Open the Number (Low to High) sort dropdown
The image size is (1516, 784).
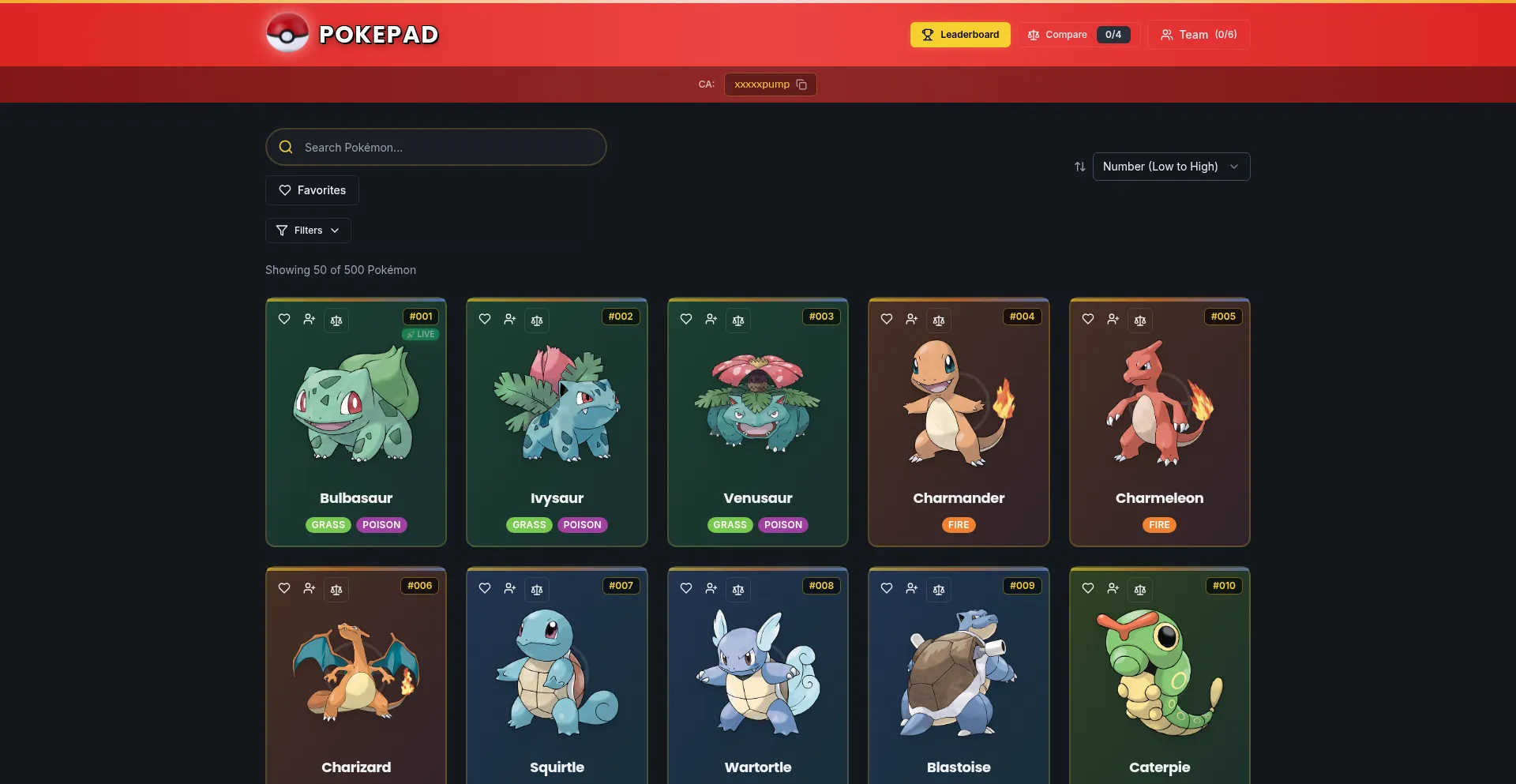click(1171, 167)
